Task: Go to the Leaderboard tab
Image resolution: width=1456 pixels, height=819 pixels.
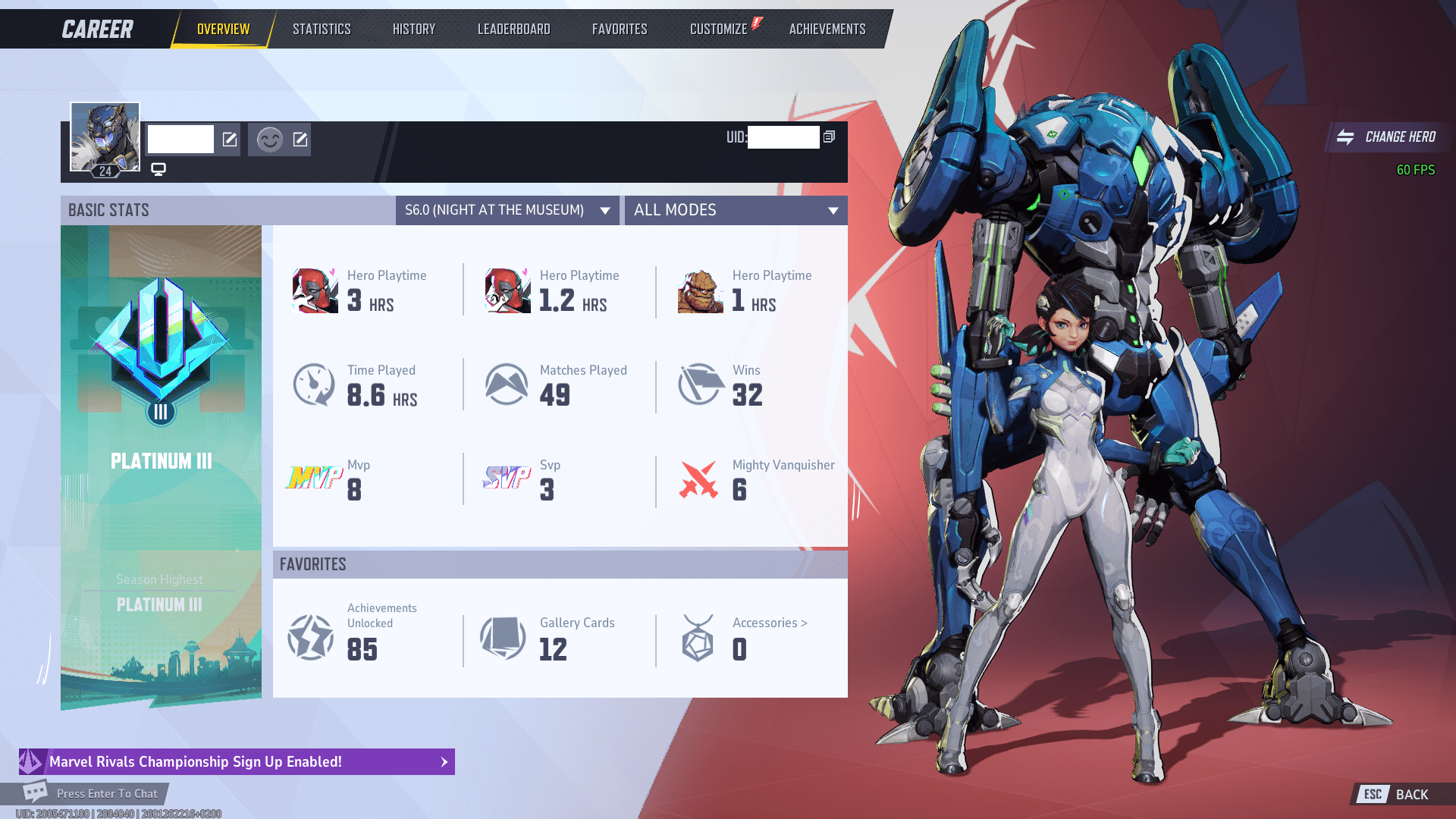Action: point(513,29)
